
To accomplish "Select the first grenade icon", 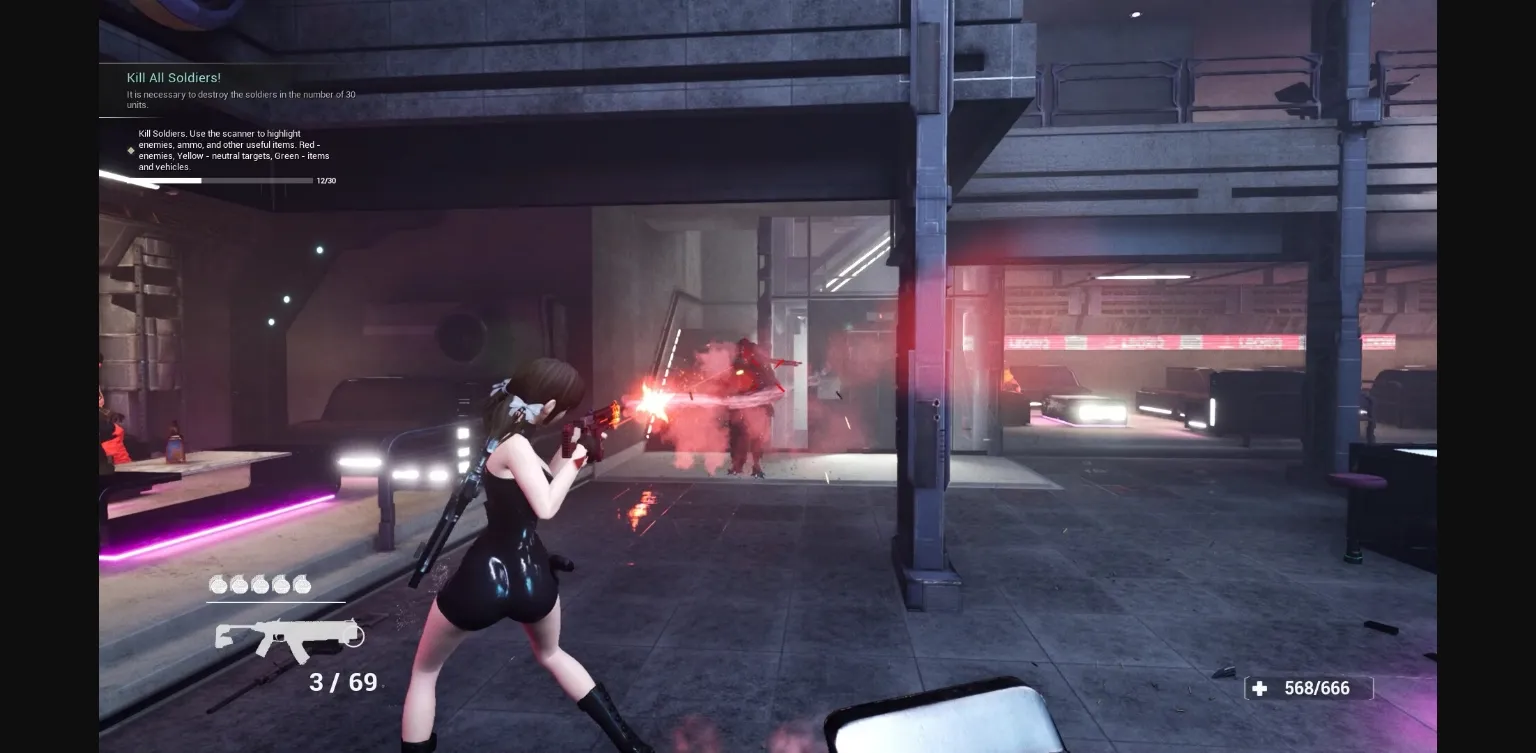I will [x=219, y=585].
